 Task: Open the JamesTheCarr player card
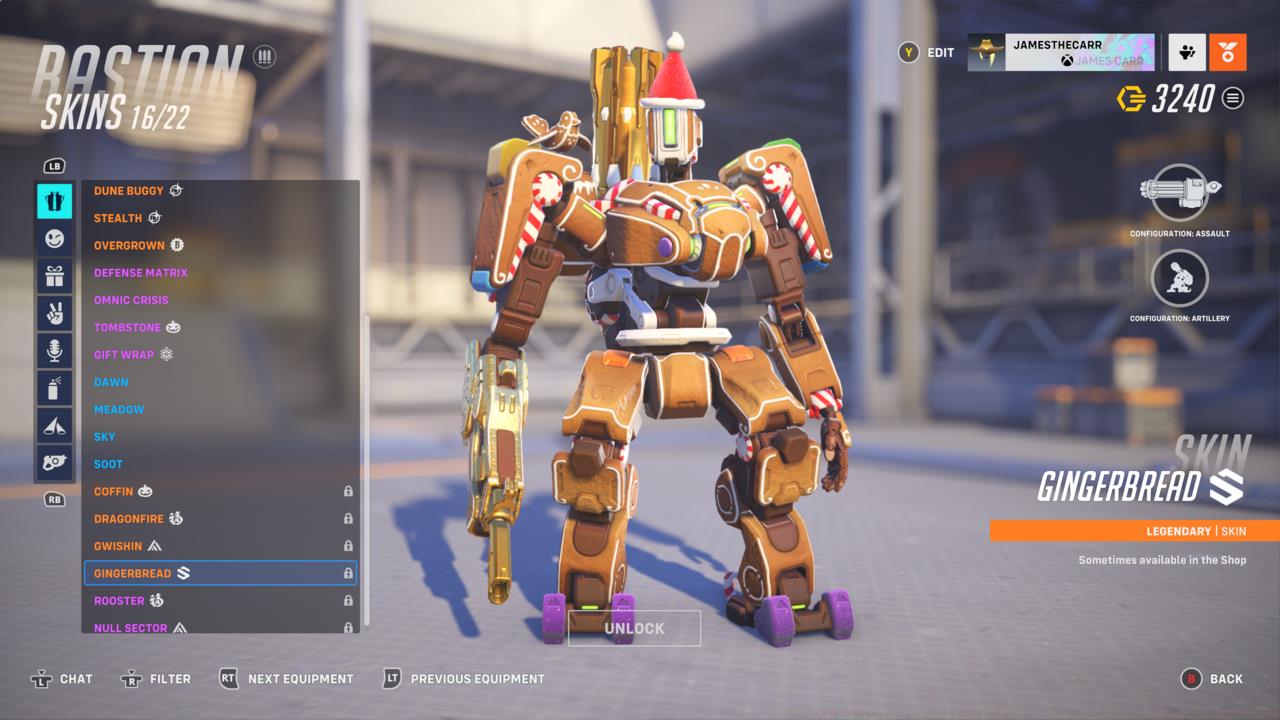[x=1061, y=52]
